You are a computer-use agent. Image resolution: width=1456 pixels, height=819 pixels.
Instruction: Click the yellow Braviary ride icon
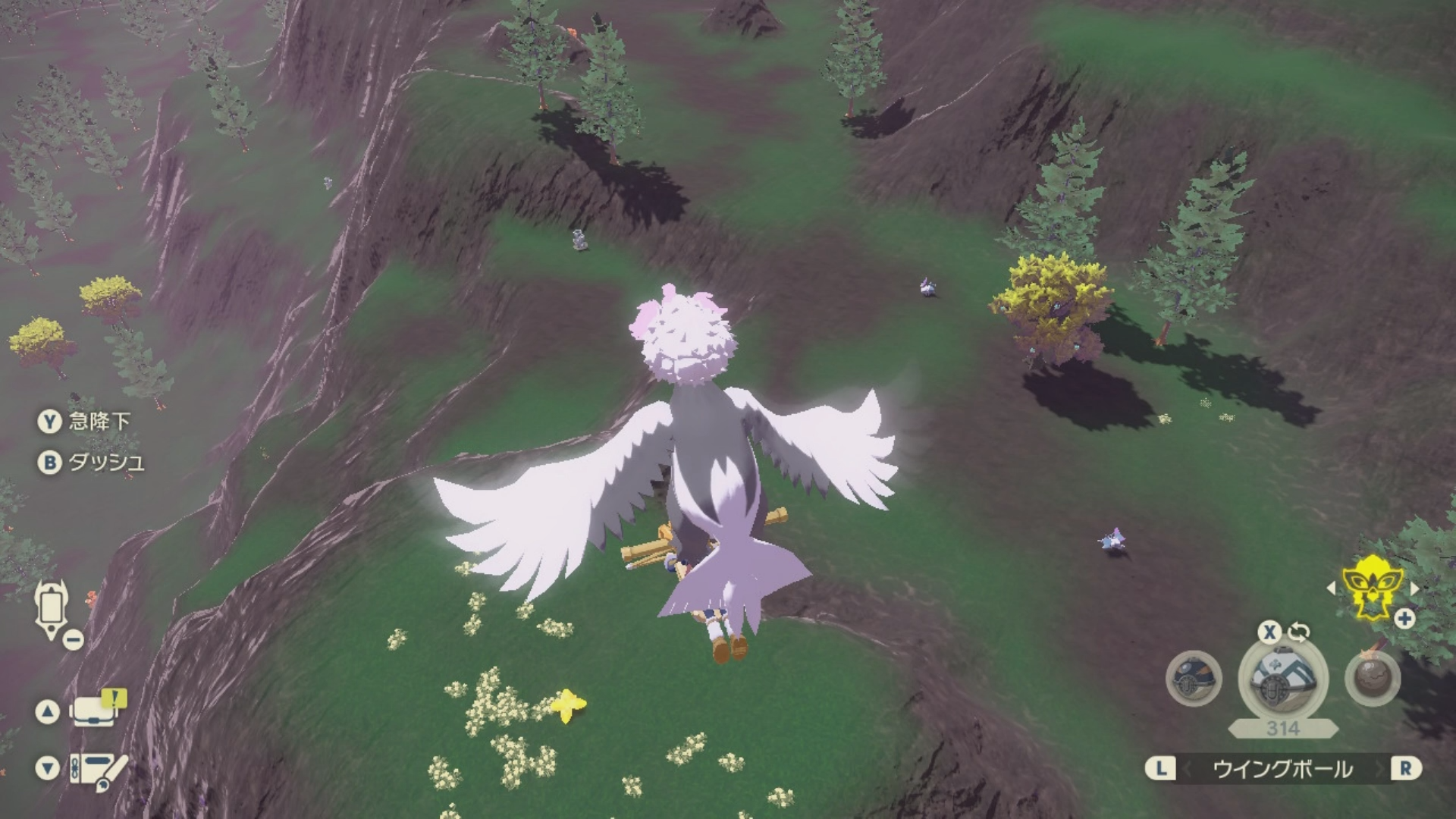pyautogui.click(x=1373, y=586)
